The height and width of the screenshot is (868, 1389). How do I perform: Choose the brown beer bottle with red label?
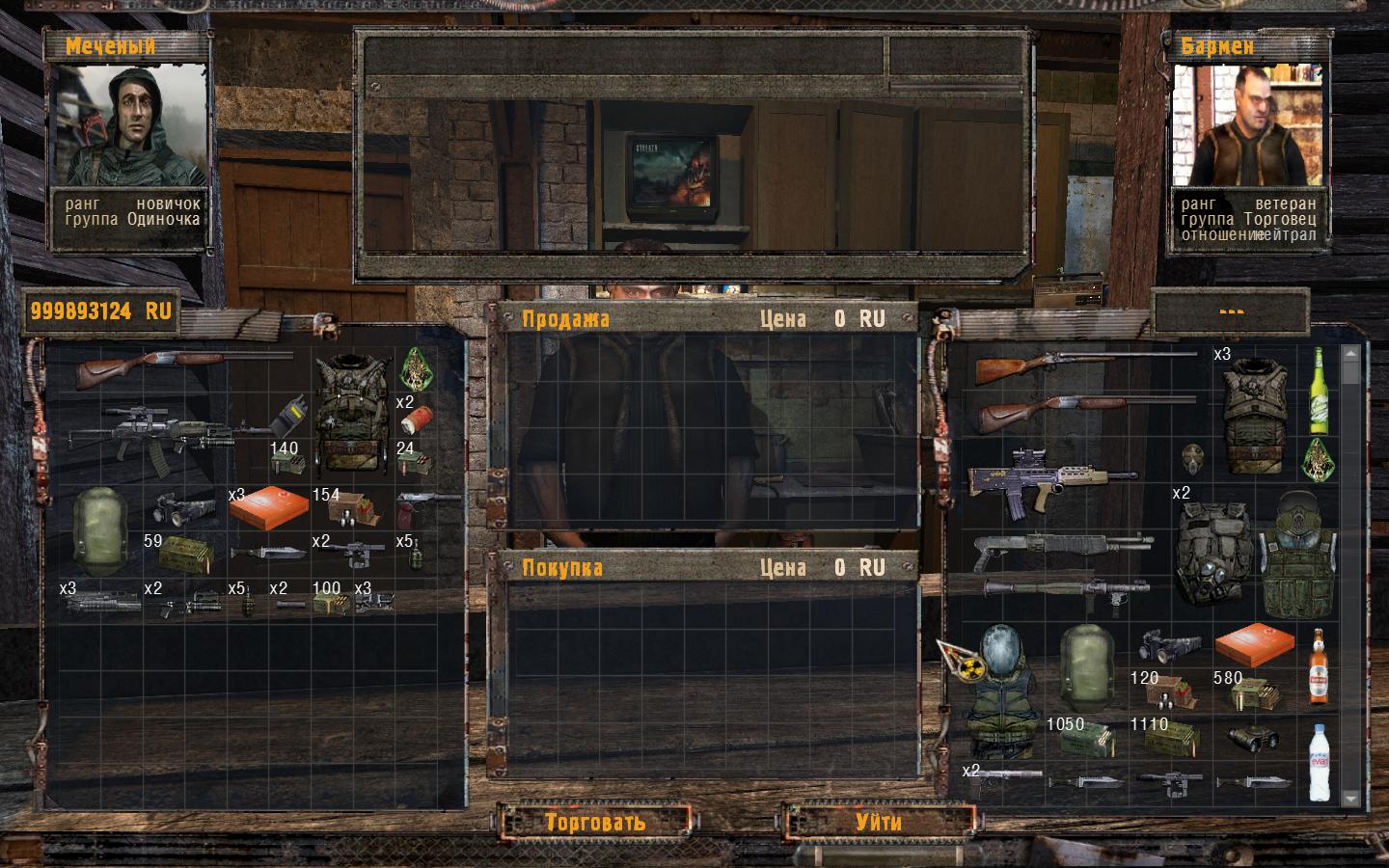[x=1317, y=667]
